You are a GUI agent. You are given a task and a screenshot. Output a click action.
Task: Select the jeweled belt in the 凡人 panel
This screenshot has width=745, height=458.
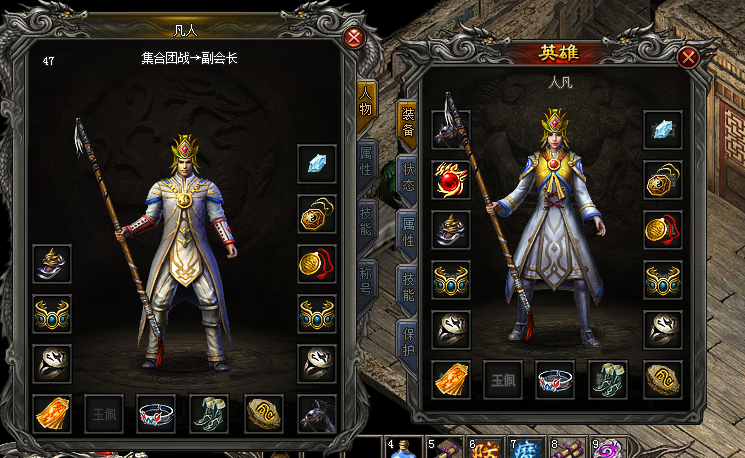point(157,412)
